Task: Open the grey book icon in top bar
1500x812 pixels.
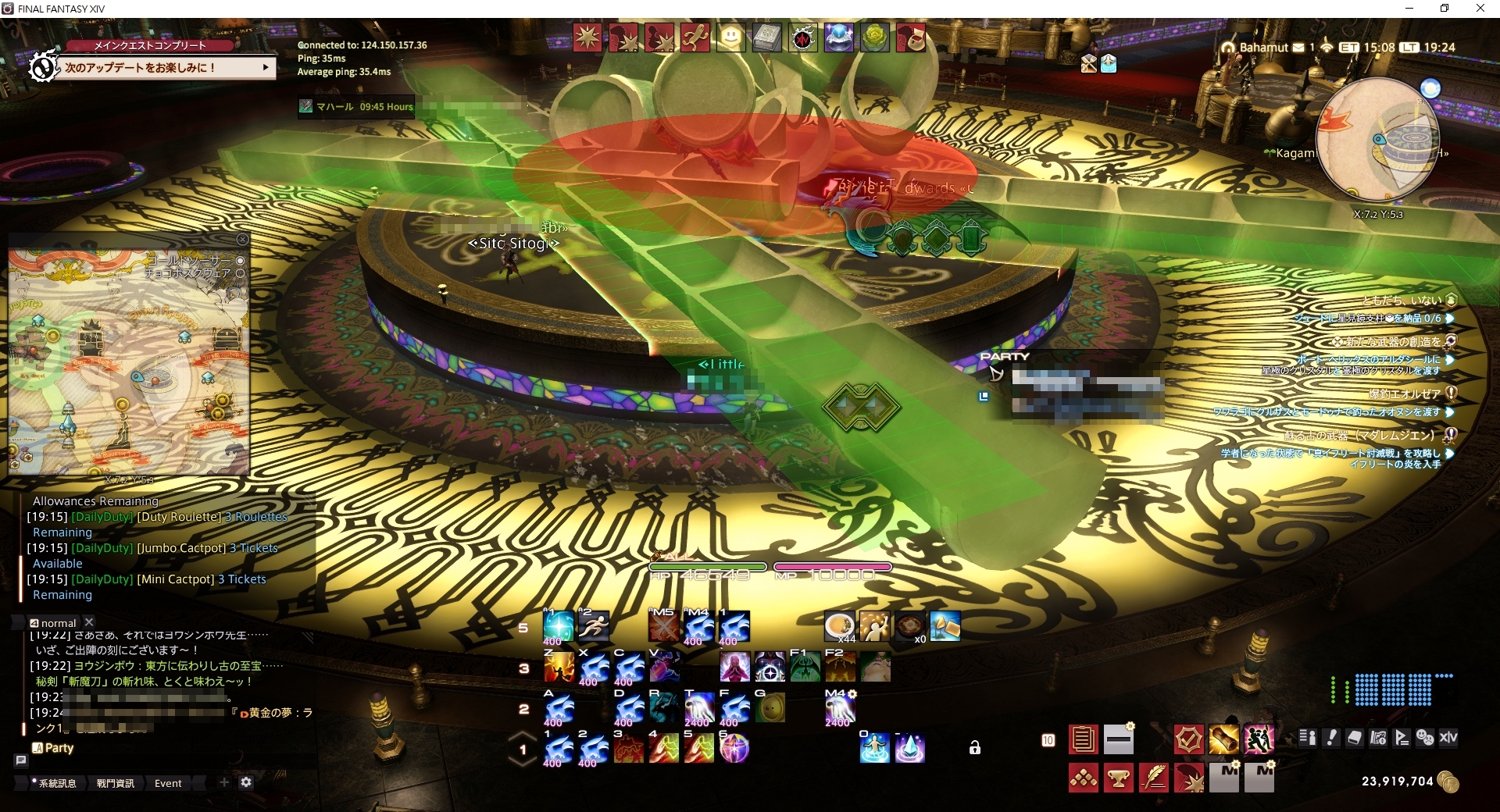Action: 766,37
